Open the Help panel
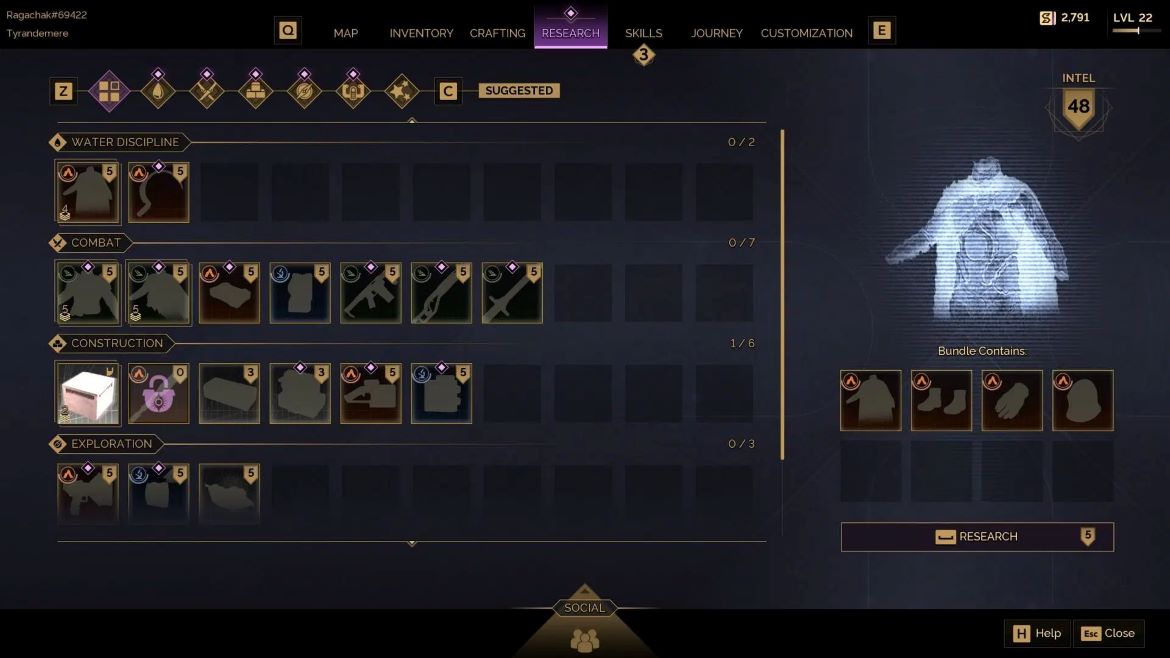Image resolution: width=1170 pixels, height=658 pixels. point(1037,633)
